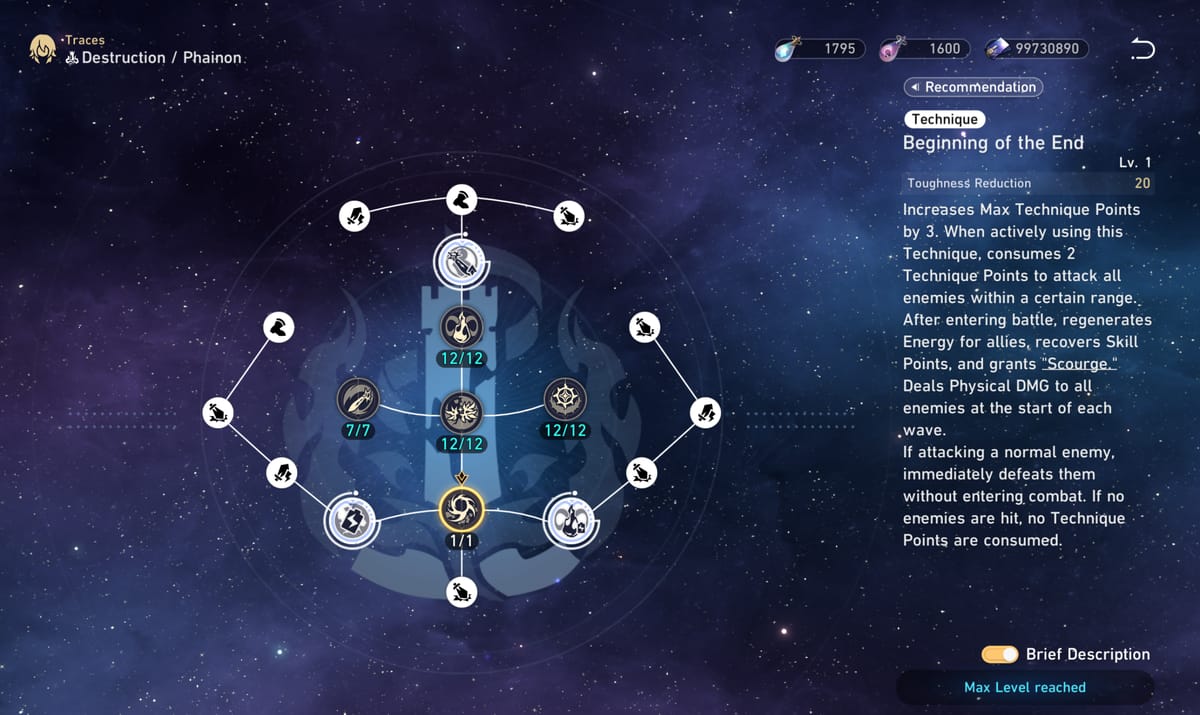Pick the central sunburst trace node marked 12/12
The image size is (1200, 715).
(x=461, y=410)
